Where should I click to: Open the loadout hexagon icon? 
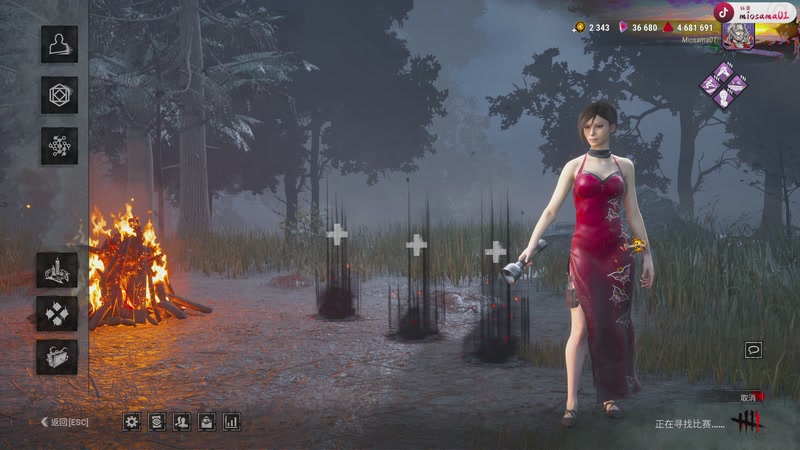click(59, 95)
